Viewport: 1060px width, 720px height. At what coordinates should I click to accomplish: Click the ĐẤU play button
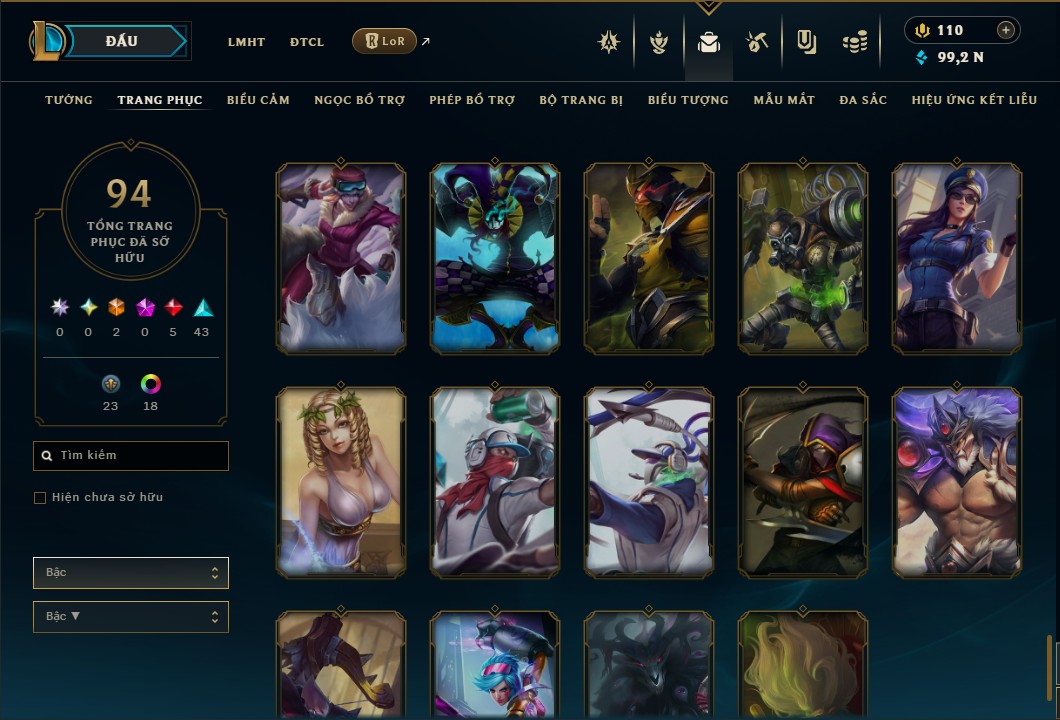[x=122, y=41]
